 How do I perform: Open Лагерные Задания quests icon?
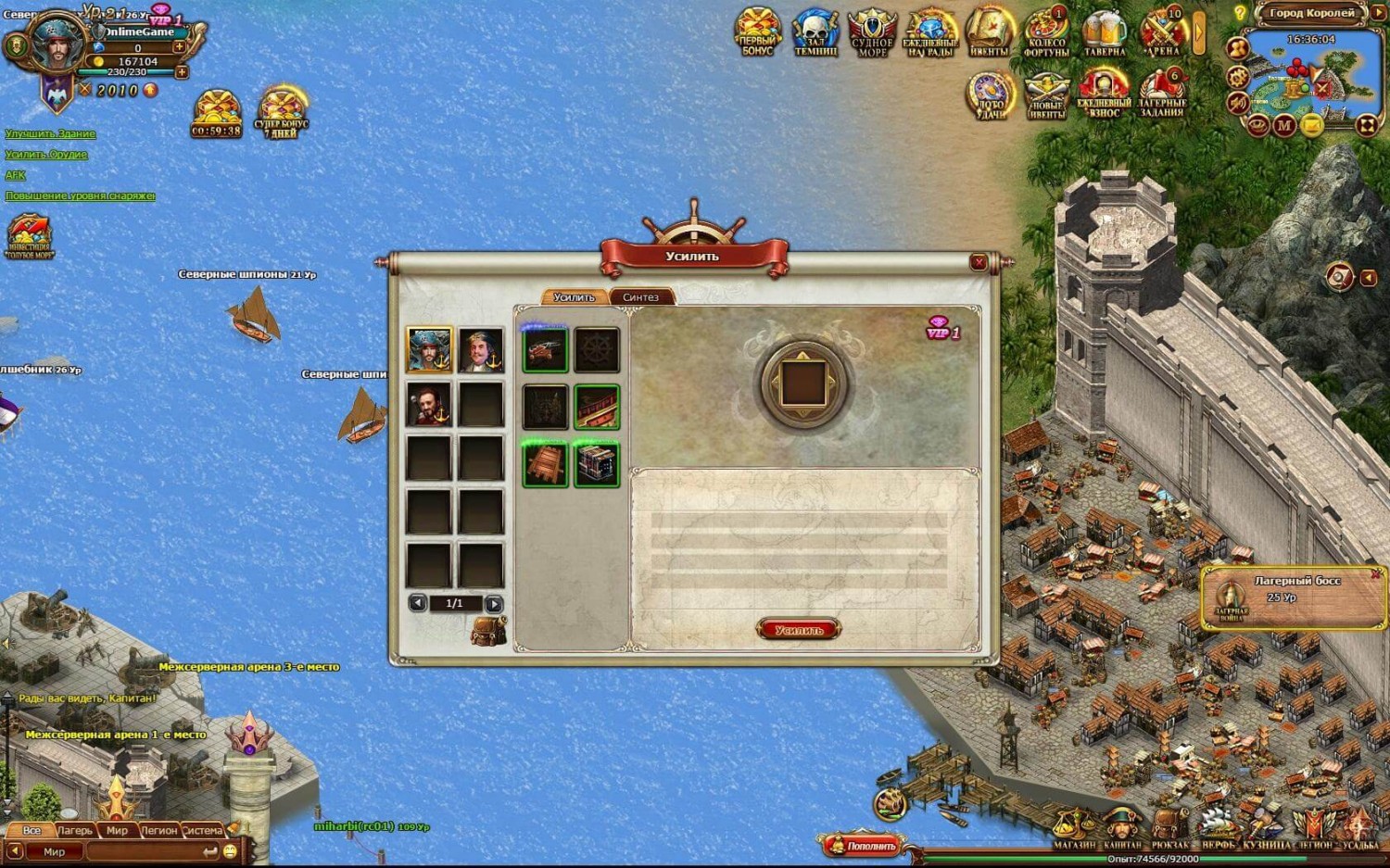[1162, 95]
